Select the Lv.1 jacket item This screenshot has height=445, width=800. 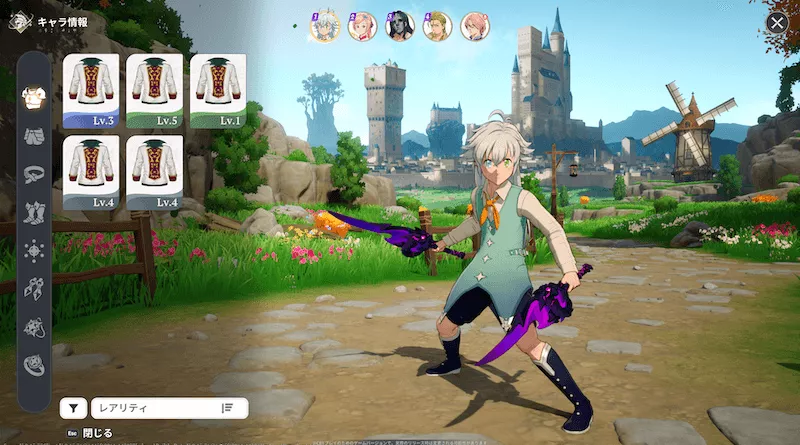218,91
